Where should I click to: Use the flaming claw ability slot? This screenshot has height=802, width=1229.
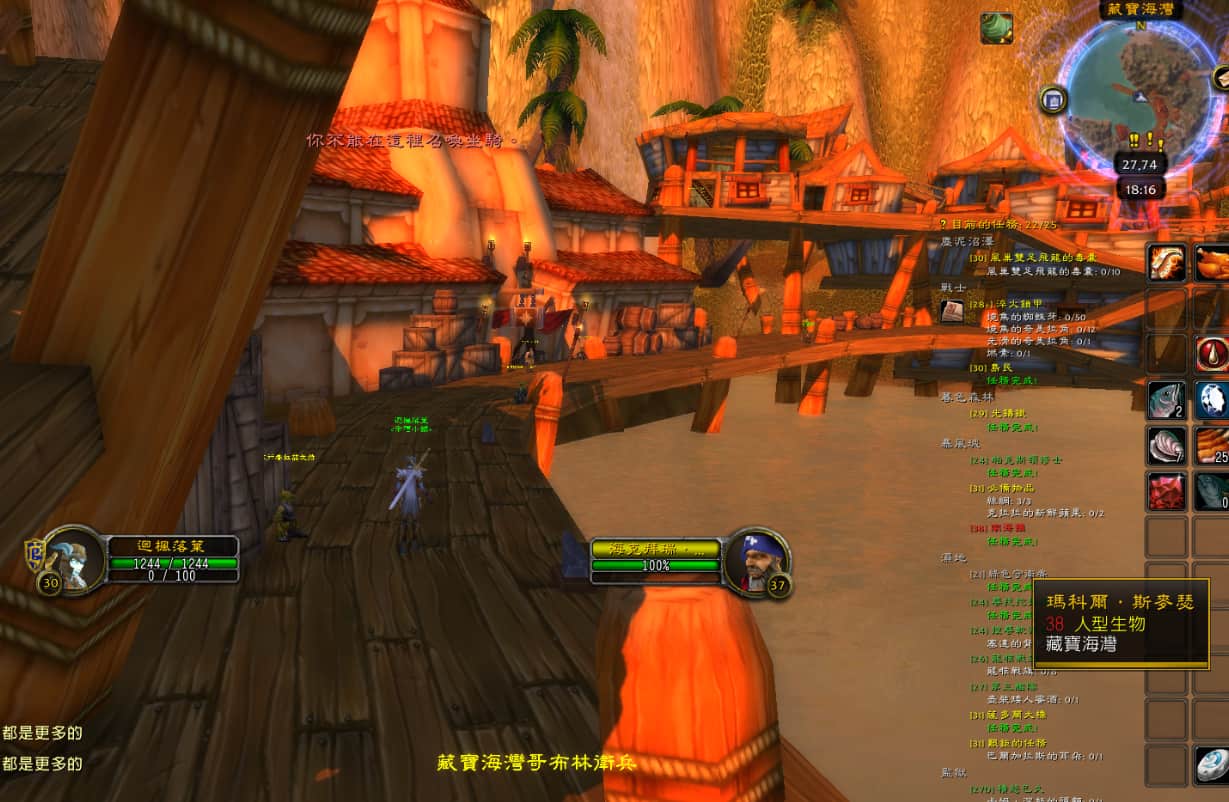point(1166,263)
